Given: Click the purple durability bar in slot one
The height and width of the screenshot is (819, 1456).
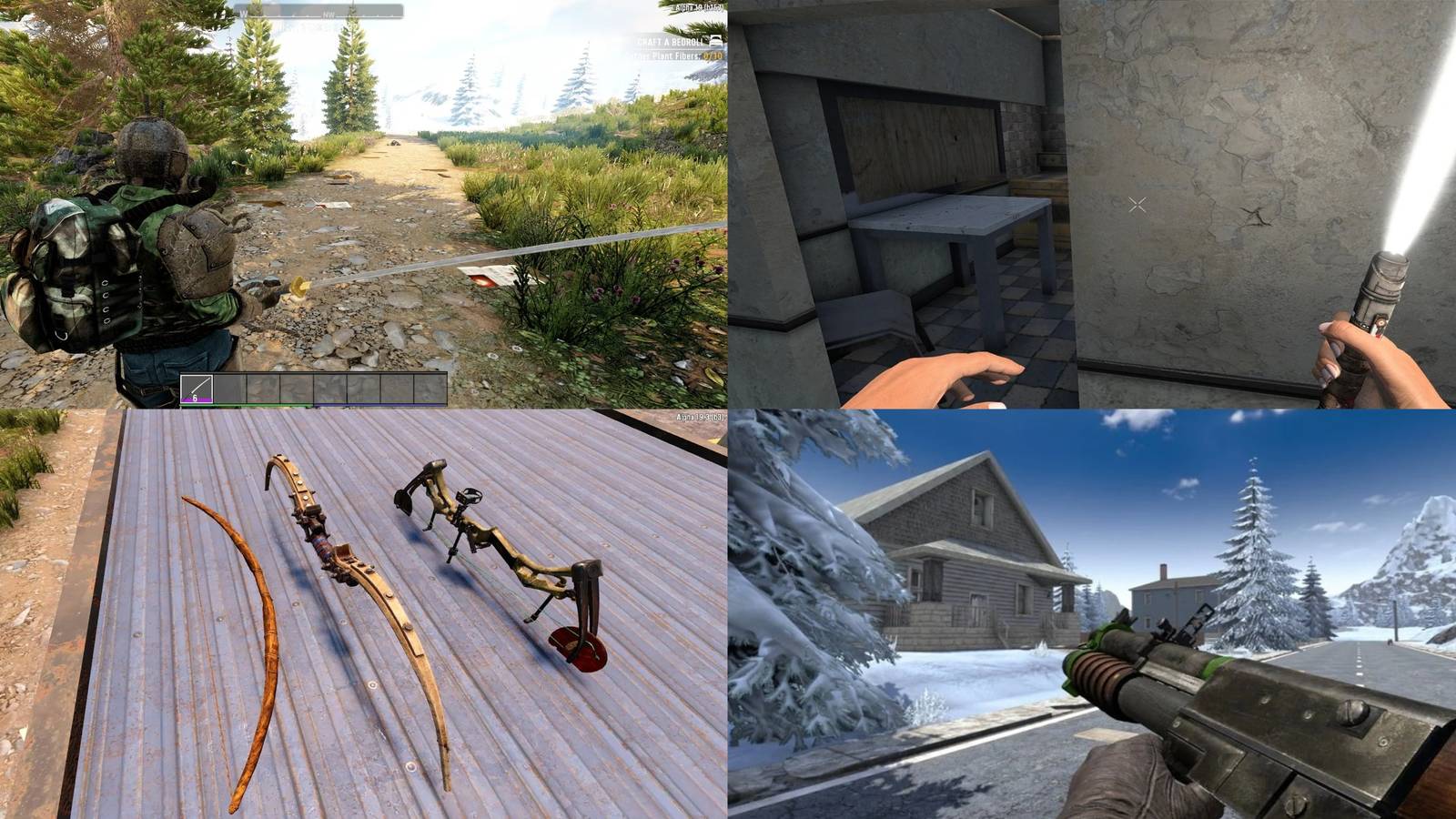Looking at the screenshot, I should (x=197, y=399).
